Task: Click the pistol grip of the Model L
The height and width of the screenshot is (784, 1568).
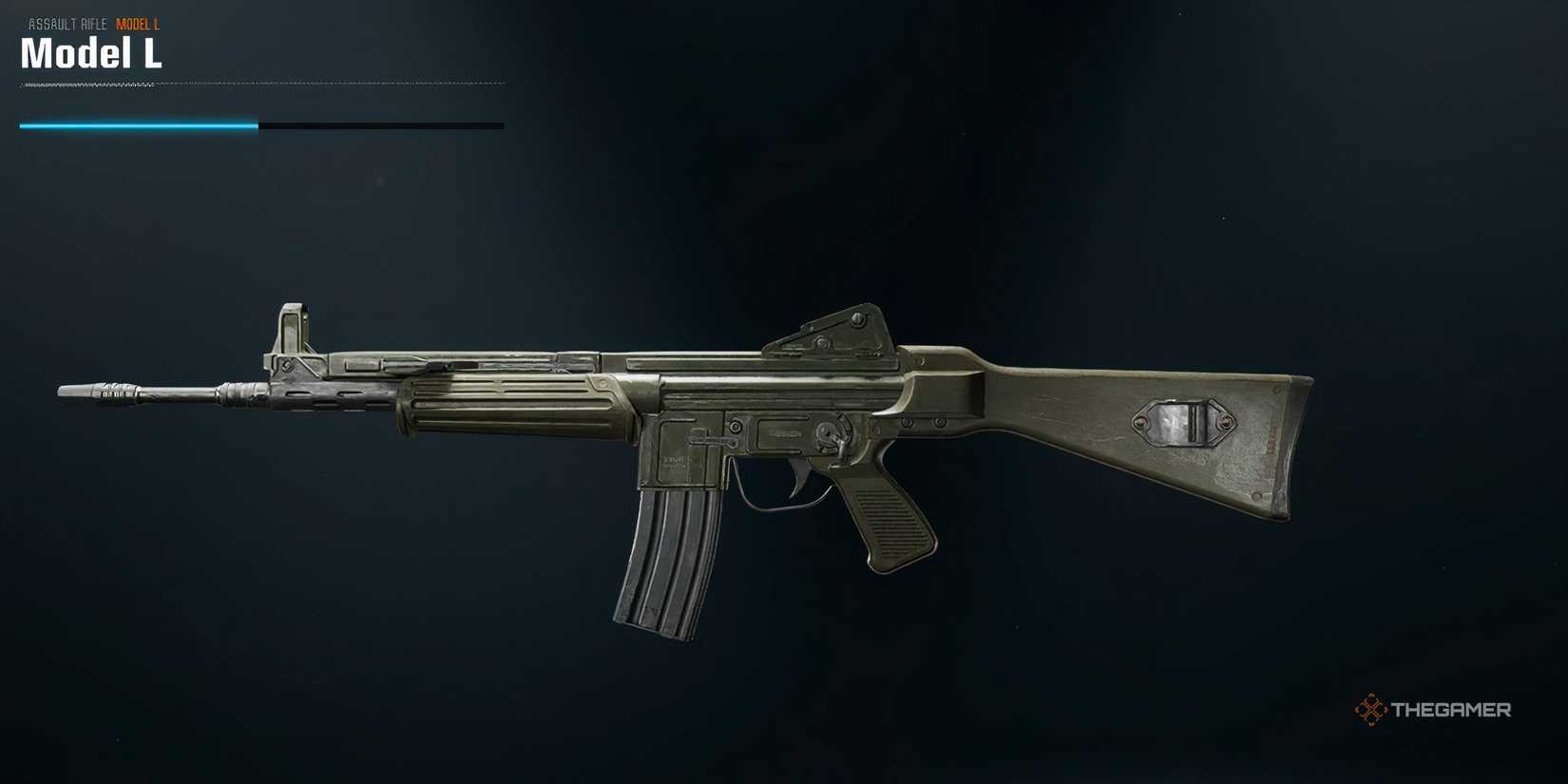Action: [893, 523]
